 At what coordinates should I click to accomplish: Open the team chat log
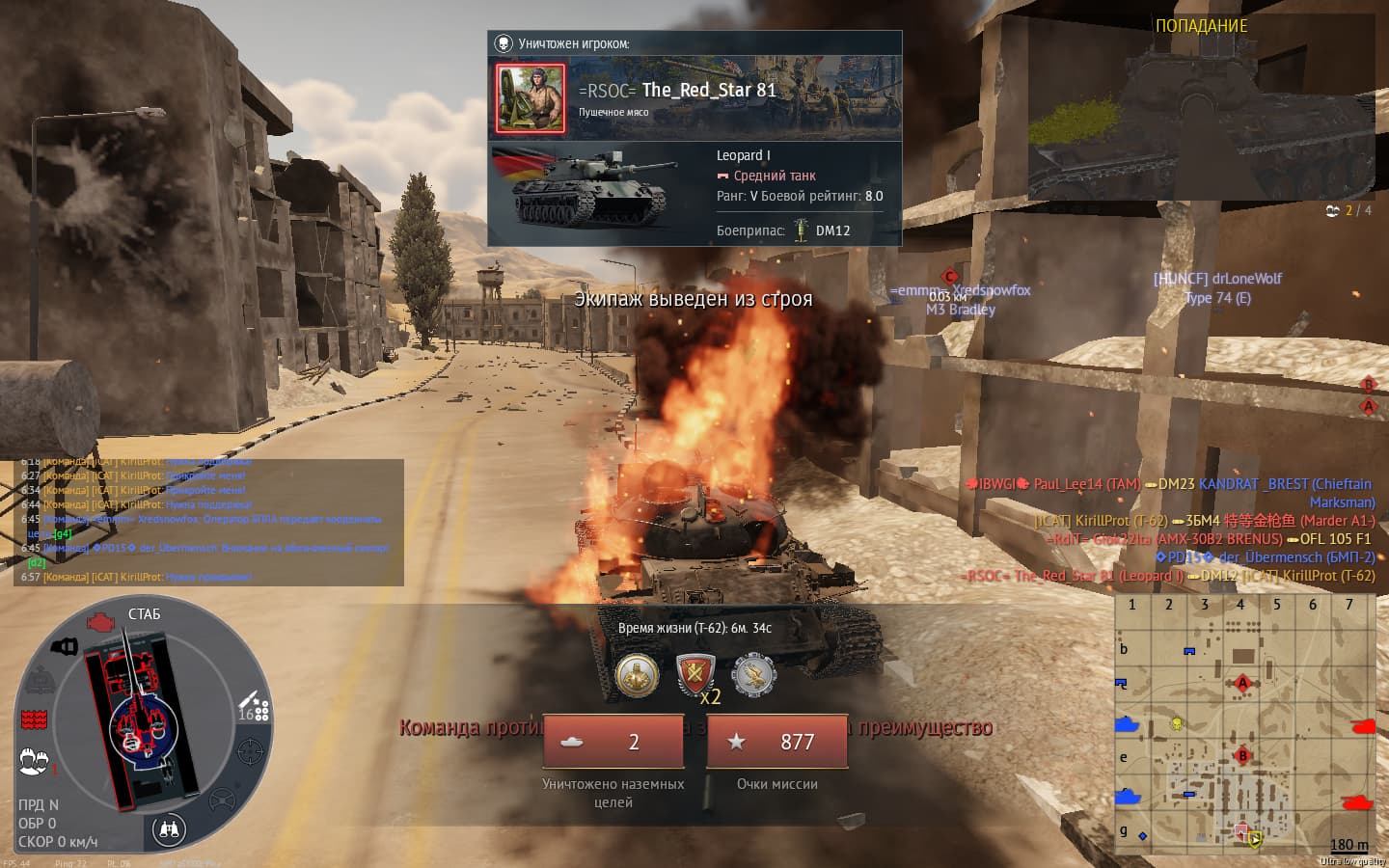208,521
